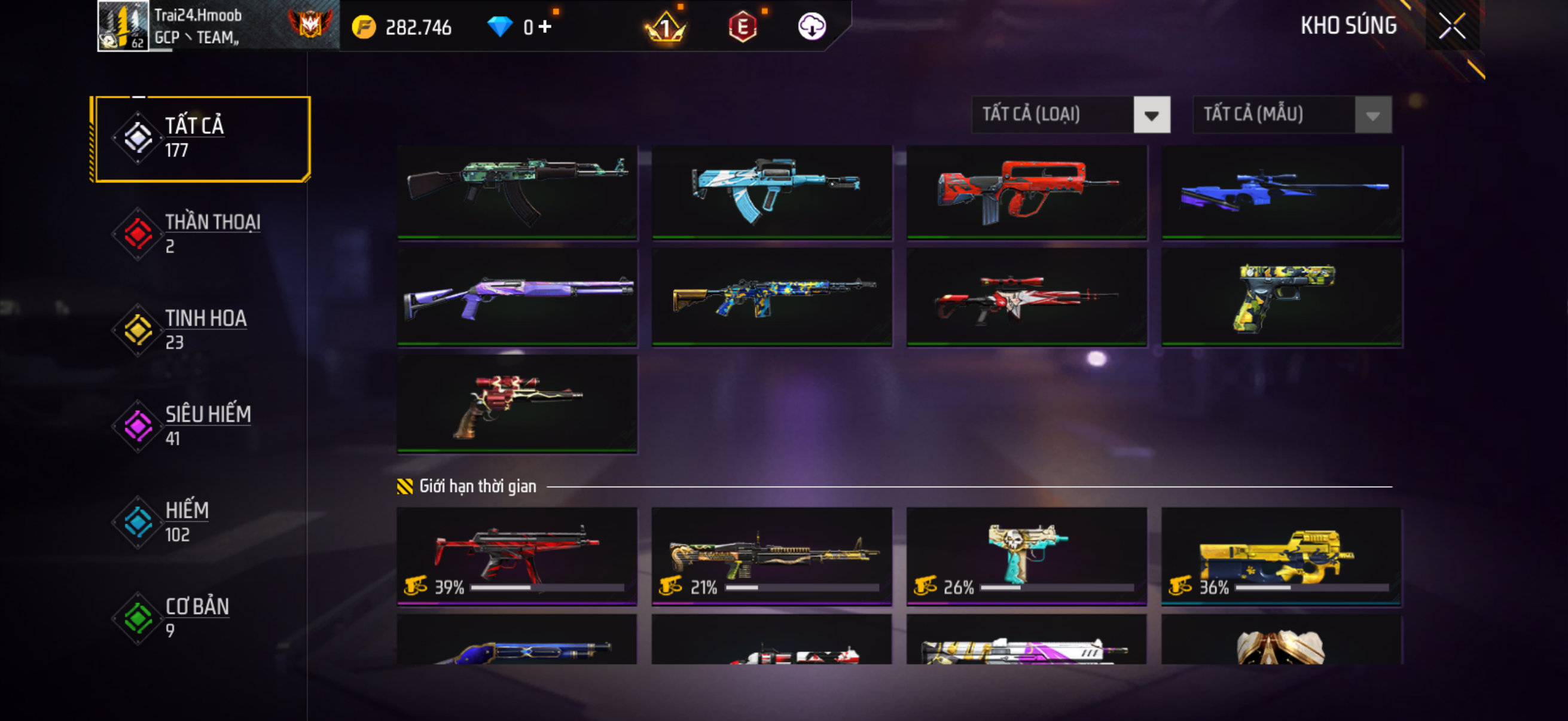Open the 39% red MP5 timed skin
The height and width of the screenshot is (721, 1568).
click(x=517, y=555)
